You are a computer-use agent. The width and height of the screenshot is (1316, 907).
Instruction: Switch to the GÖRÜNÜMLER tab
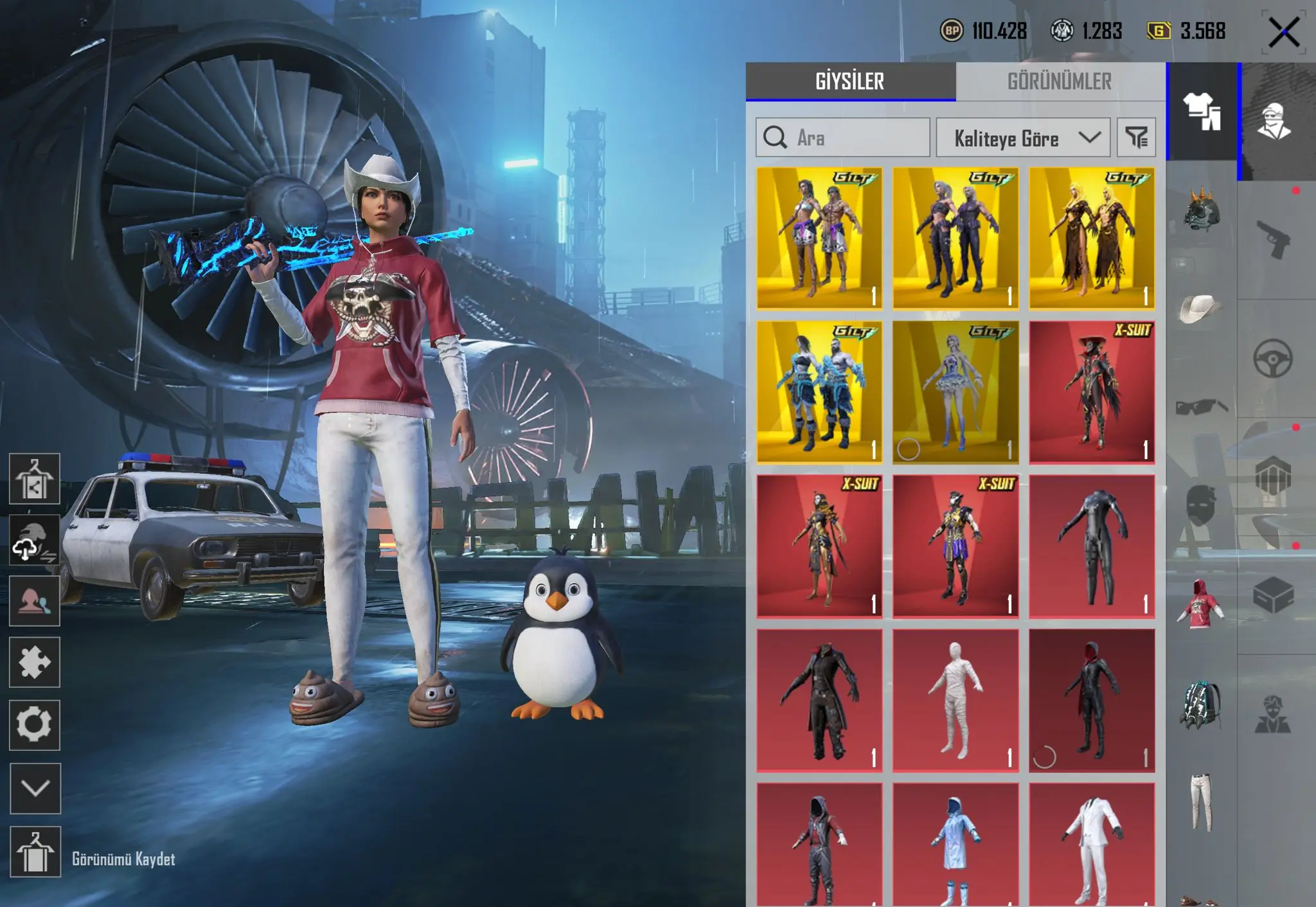[x=1059, y=82]
